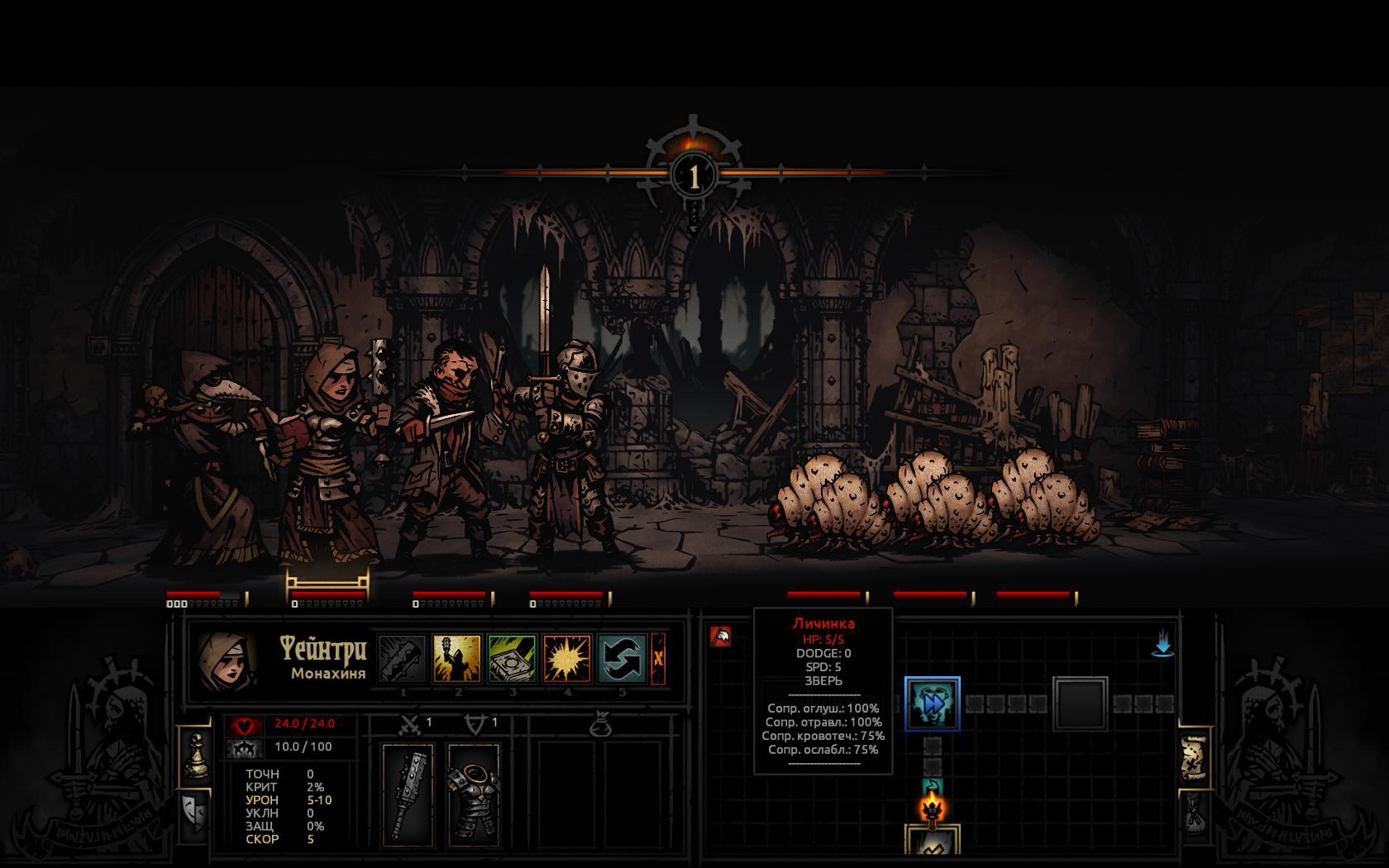Viewport: 1389px width, 868px height.
Task: Click the blue downward arrow map icon
Action: [x=1162, y=644]
